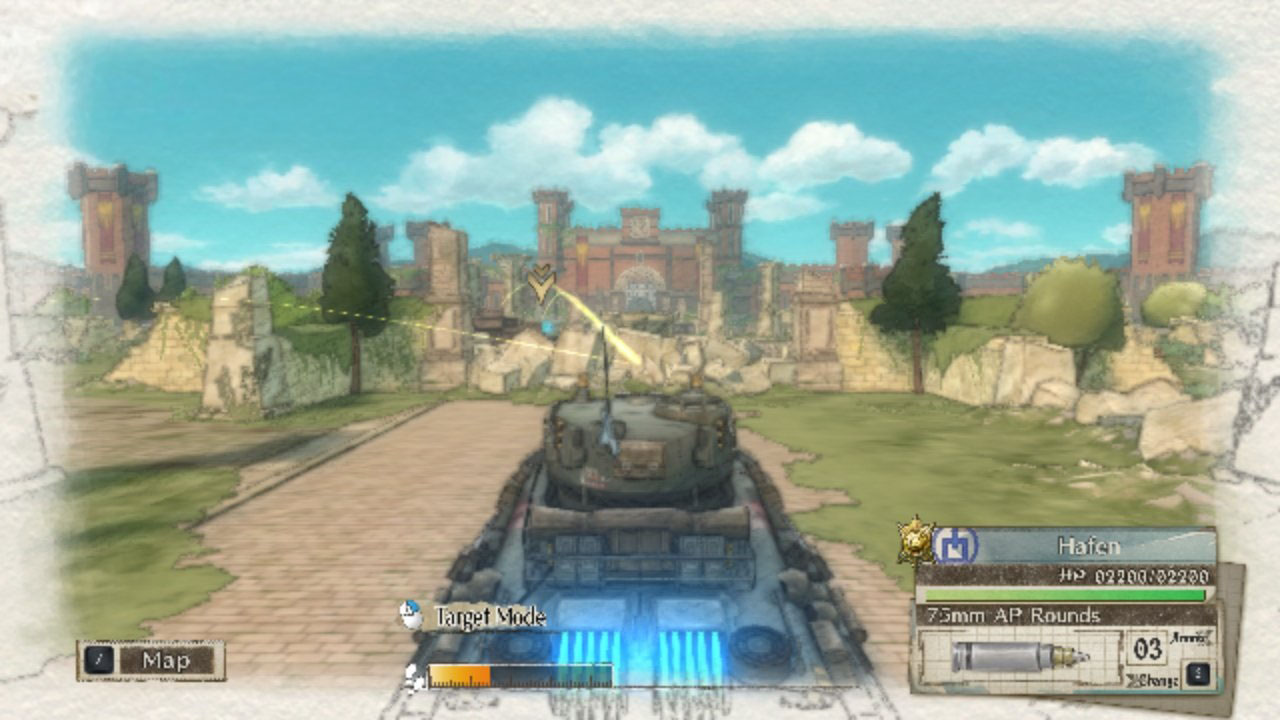1280x720 pixels.
Task: Select the Hafen unit name banner
Action: coord(1088,546)
